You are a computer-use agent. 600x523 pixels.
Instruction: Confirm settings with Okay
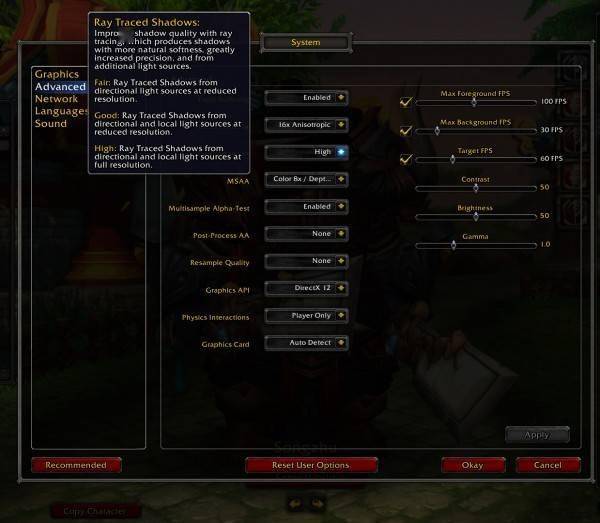coord(472,465)
